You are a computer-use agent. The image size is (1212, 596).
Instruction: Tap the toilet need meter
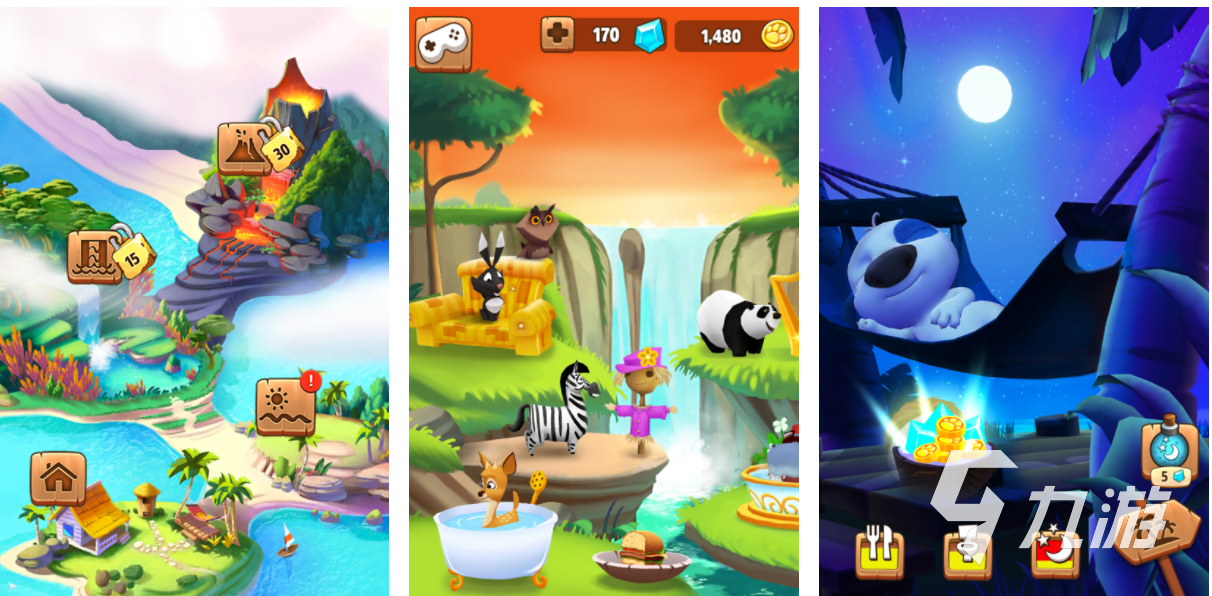(x=968, y=553)
